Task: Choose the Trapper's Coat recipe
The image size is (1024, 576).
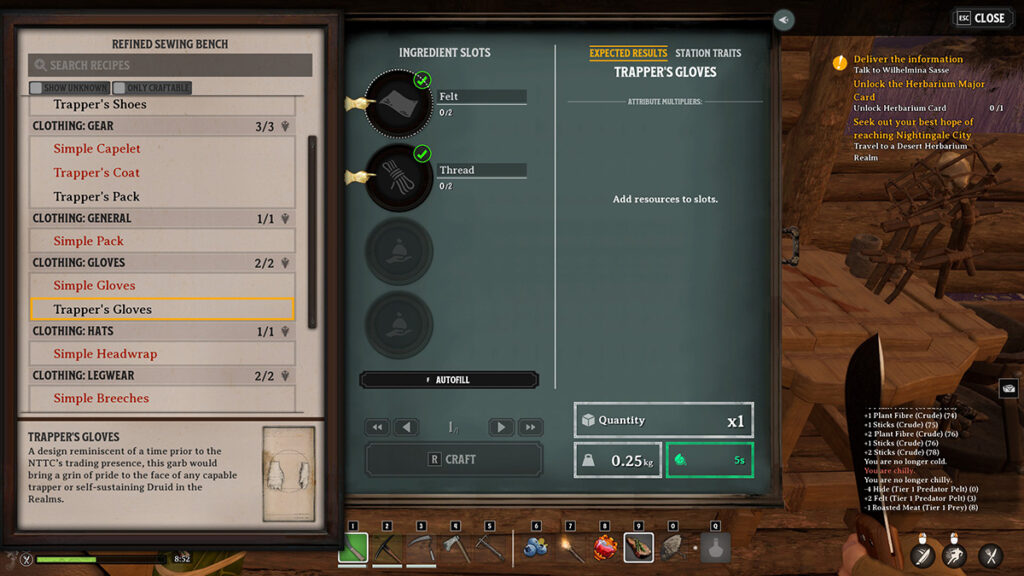Action: tap(97, 173)
